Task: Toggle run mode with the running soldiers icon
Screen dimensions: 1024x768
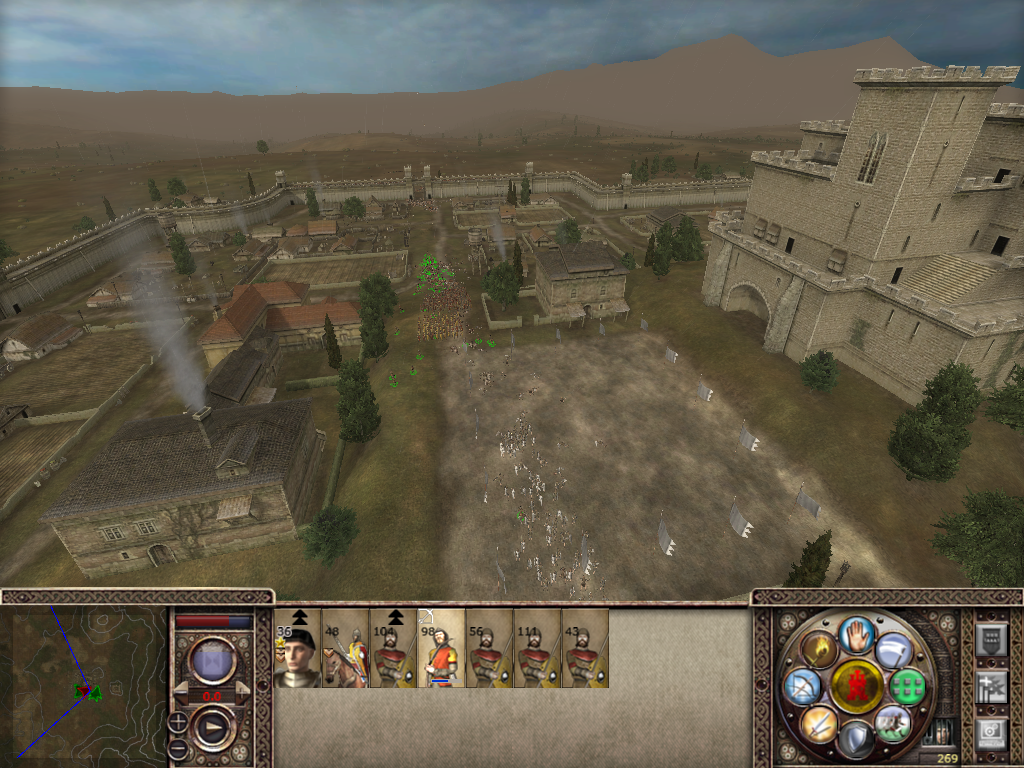Action: coord(892,722)
